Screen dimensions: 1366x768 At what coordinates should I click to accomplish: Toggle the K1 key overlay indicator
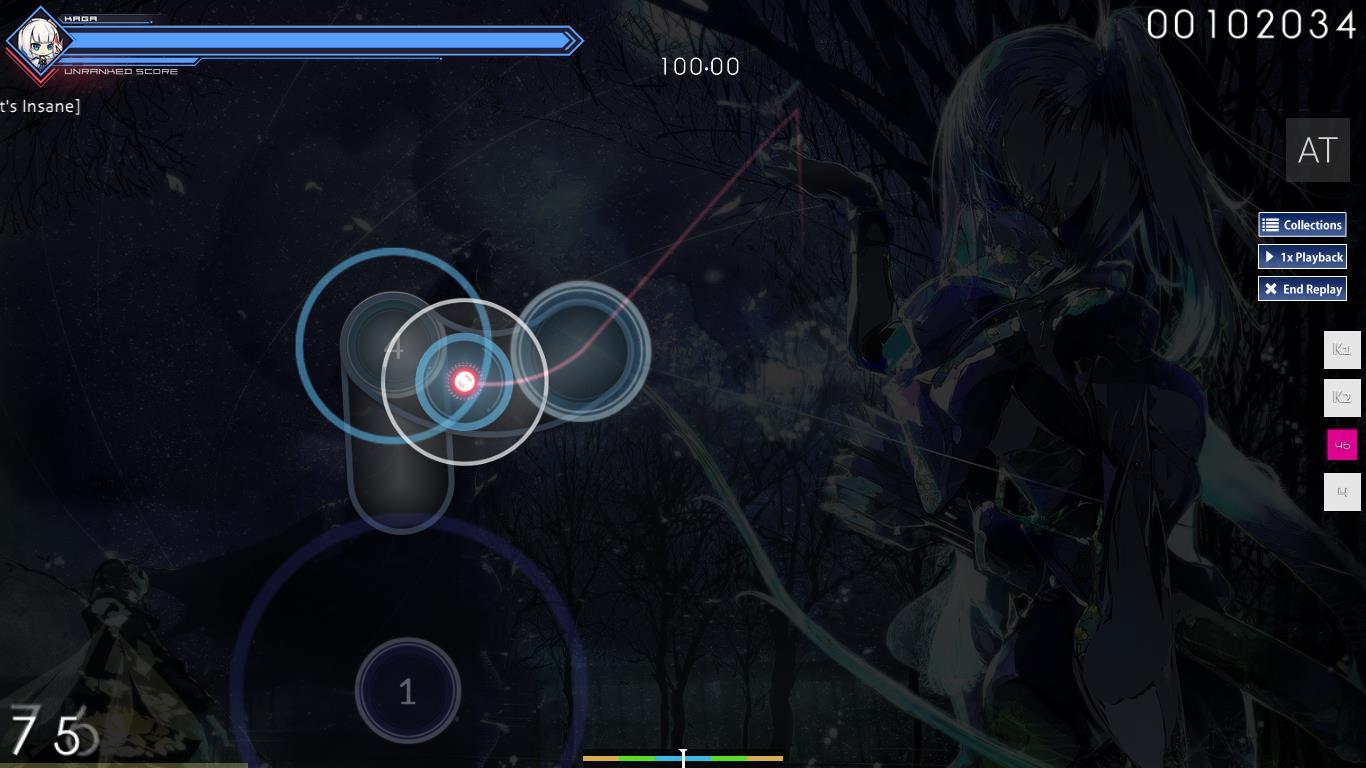(x=1341, y=349)
